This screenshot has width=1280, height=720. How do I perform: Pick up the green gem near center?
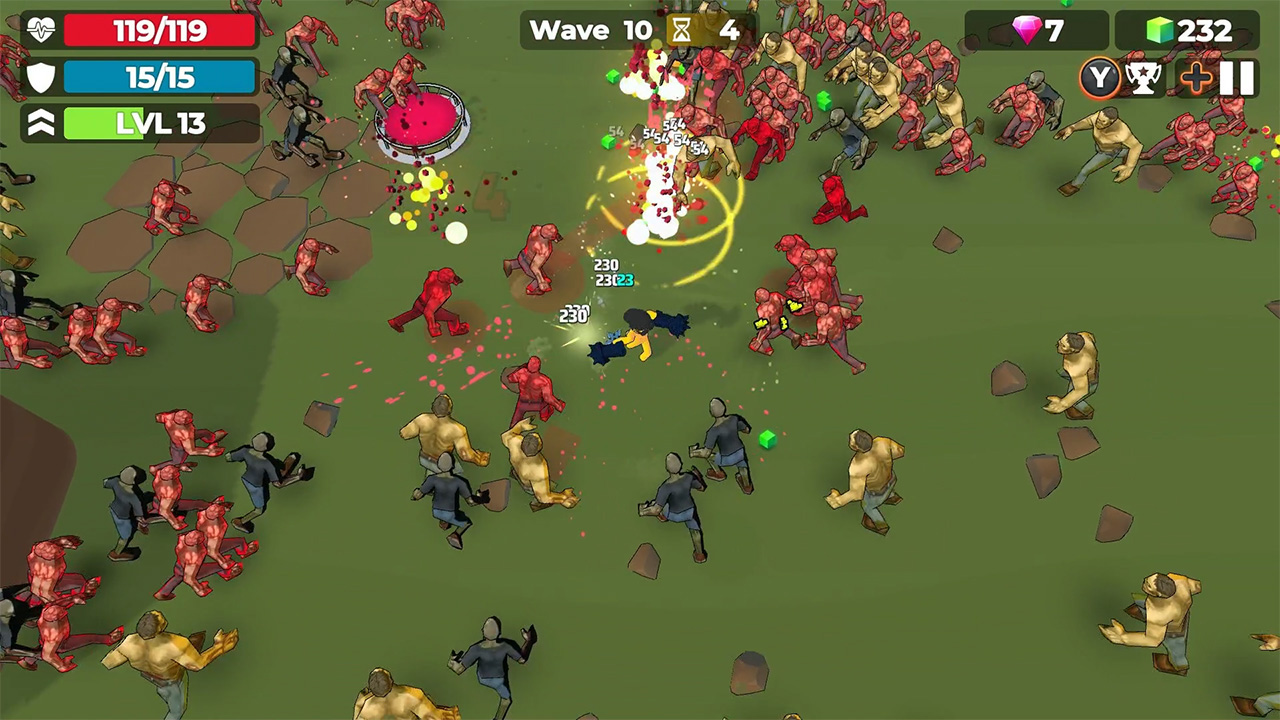click(768, 438)
